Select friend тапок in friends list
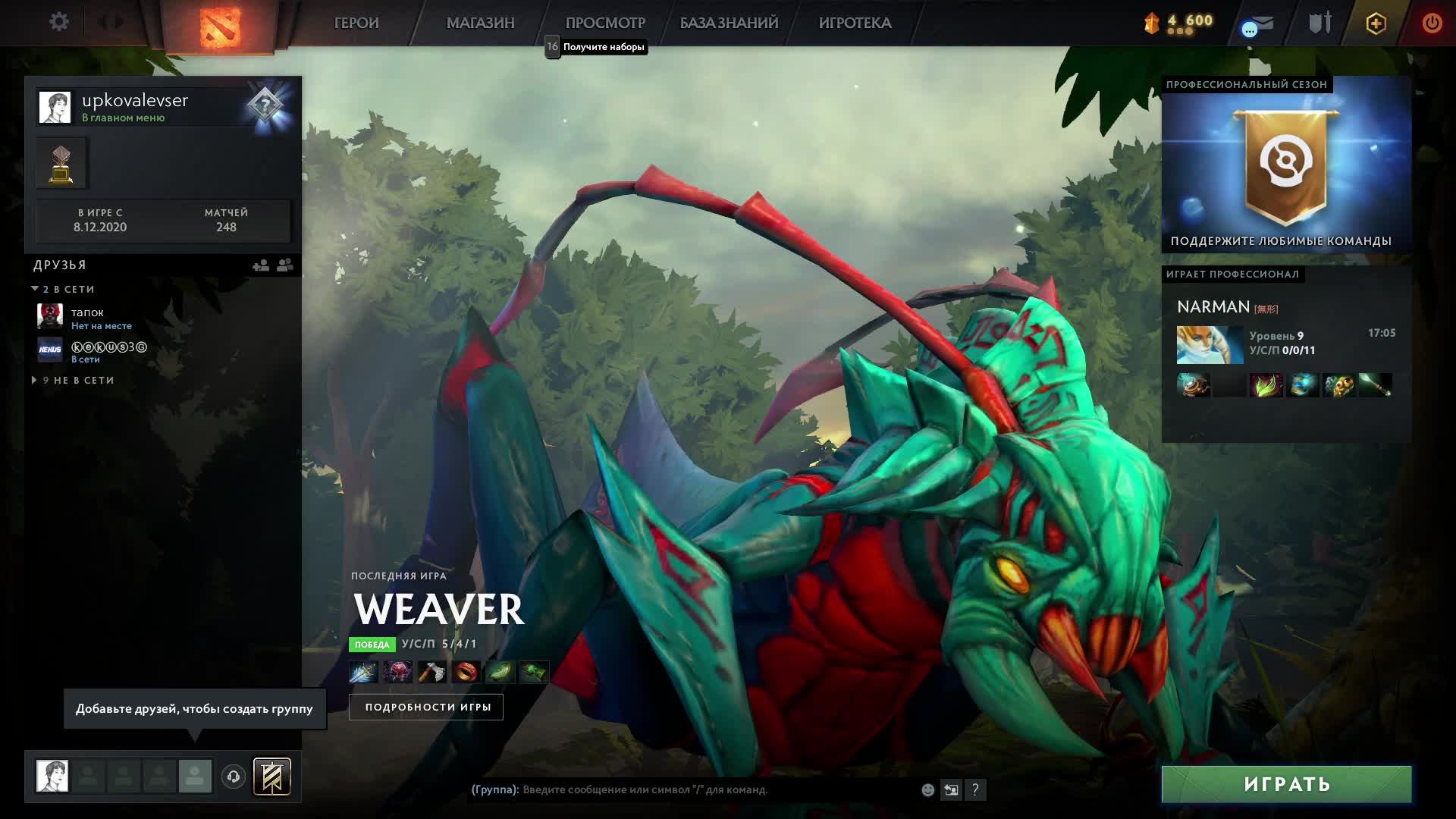 point(87,318)
